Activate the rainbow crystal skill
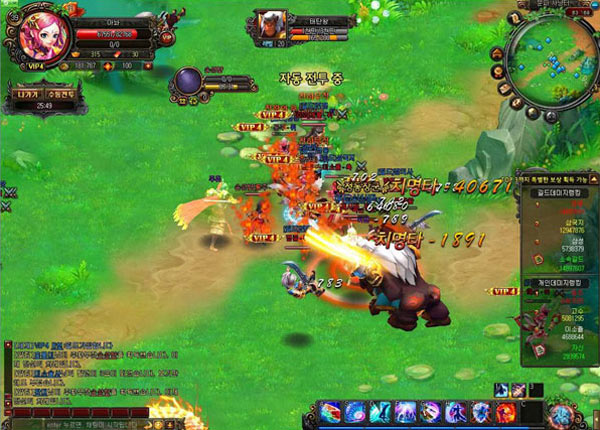Viewport: 600px width, 430px height. click(x=332, y=412)
